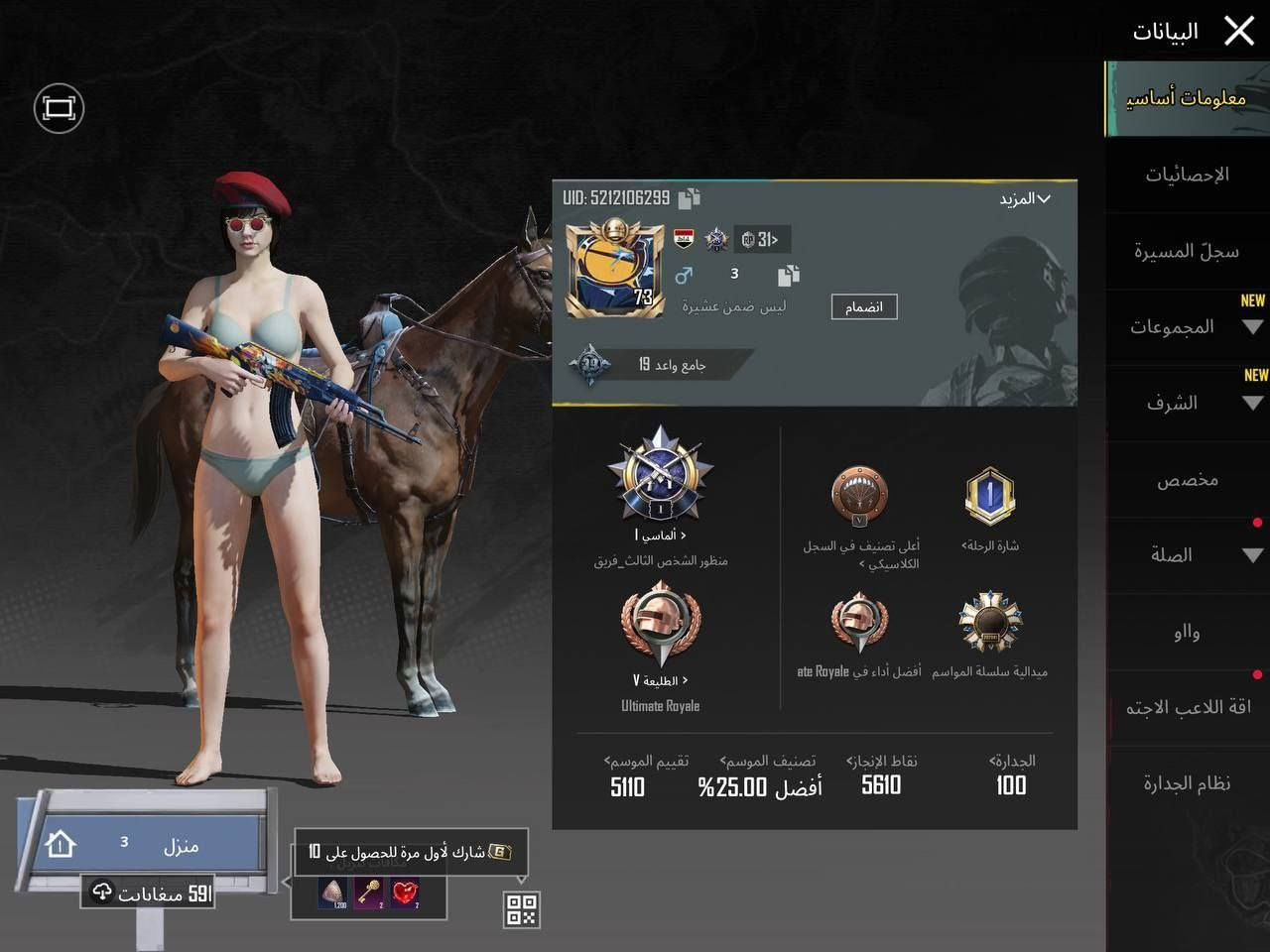Open the QR code share icon

522,908
